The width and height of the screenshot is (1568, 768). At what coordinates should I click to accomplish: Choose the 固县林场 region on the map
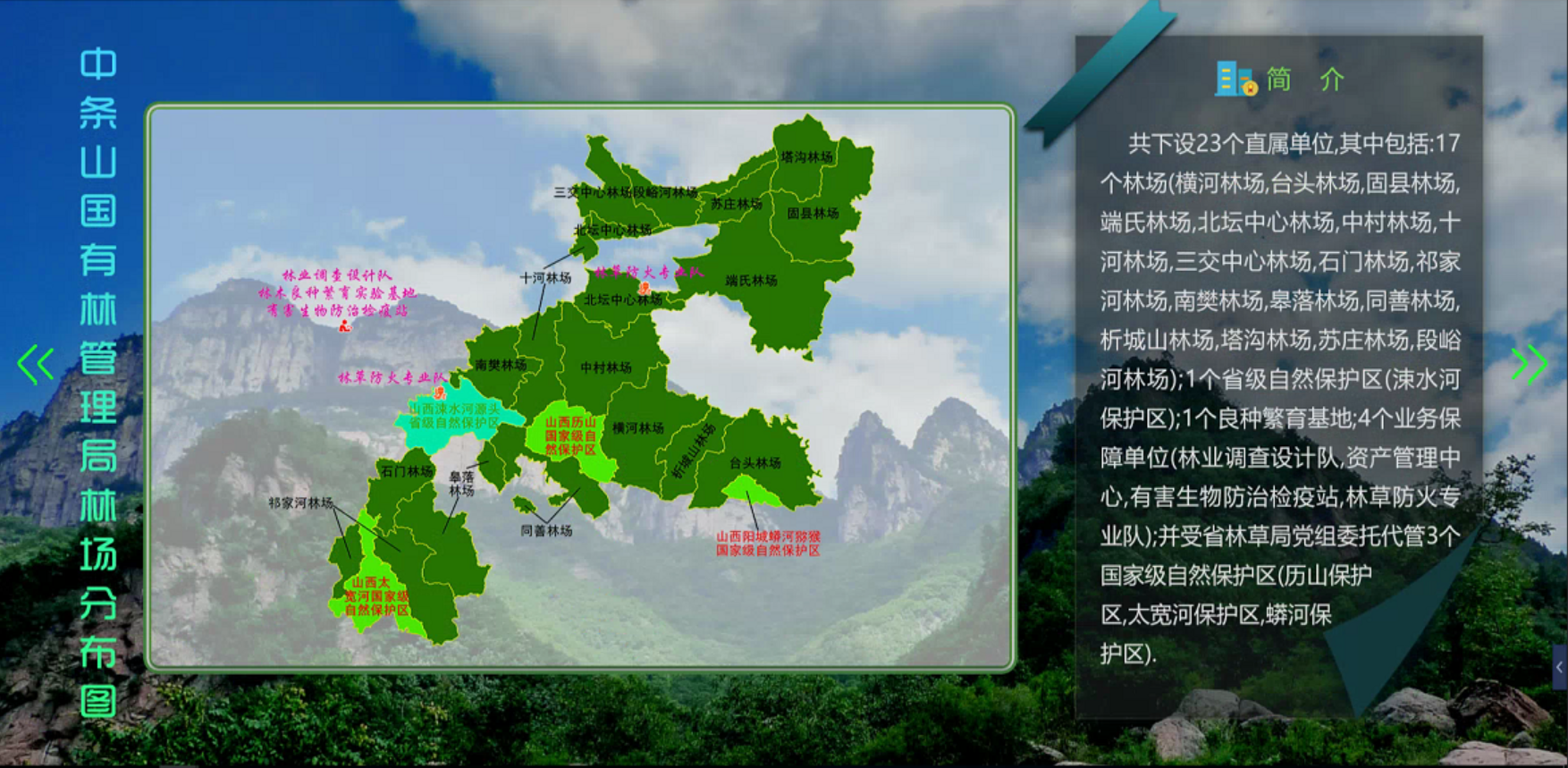point(812,214)
